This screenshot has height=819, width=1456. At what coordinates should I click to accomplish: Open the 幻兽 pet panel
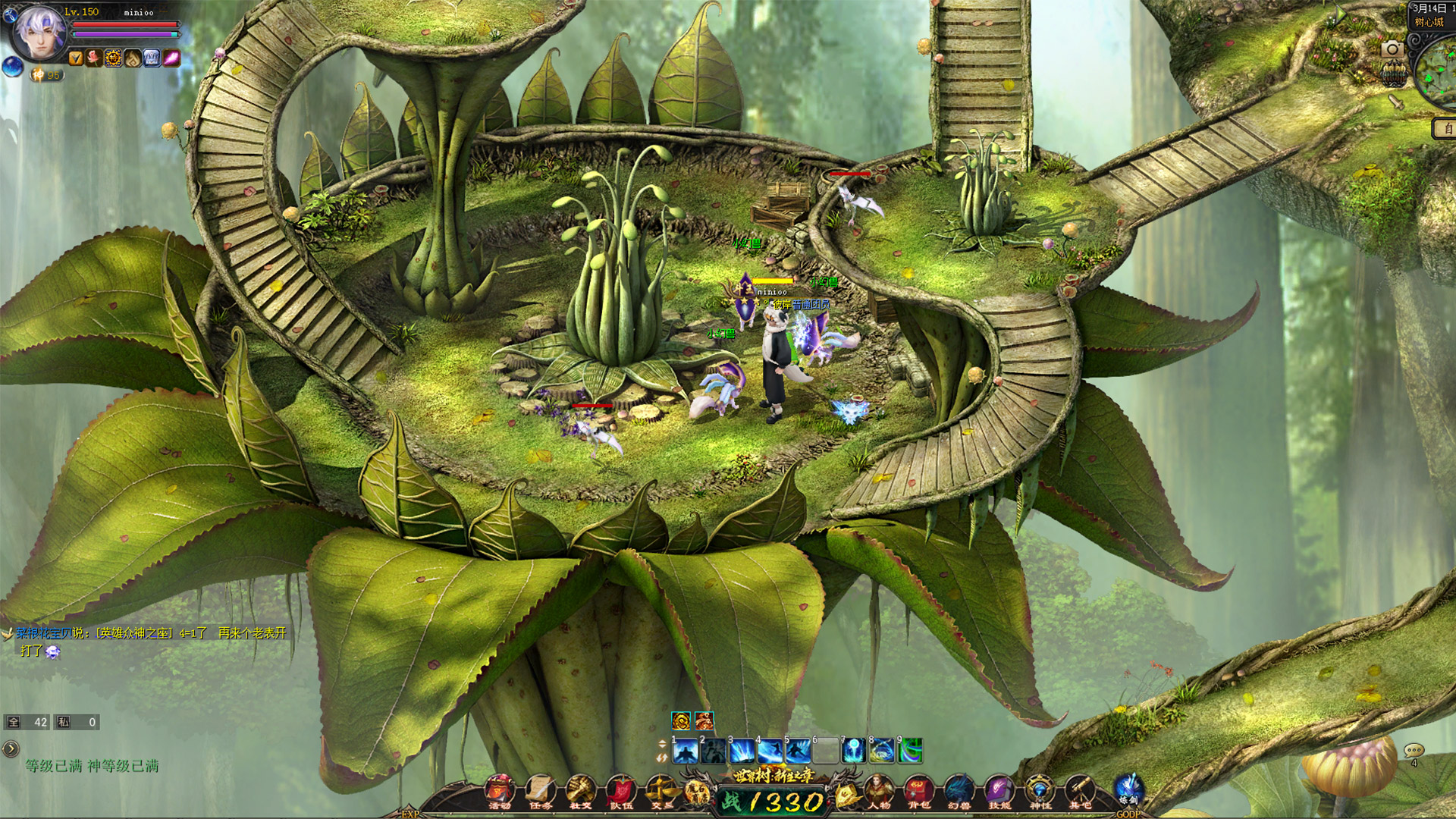coord(959,792)
